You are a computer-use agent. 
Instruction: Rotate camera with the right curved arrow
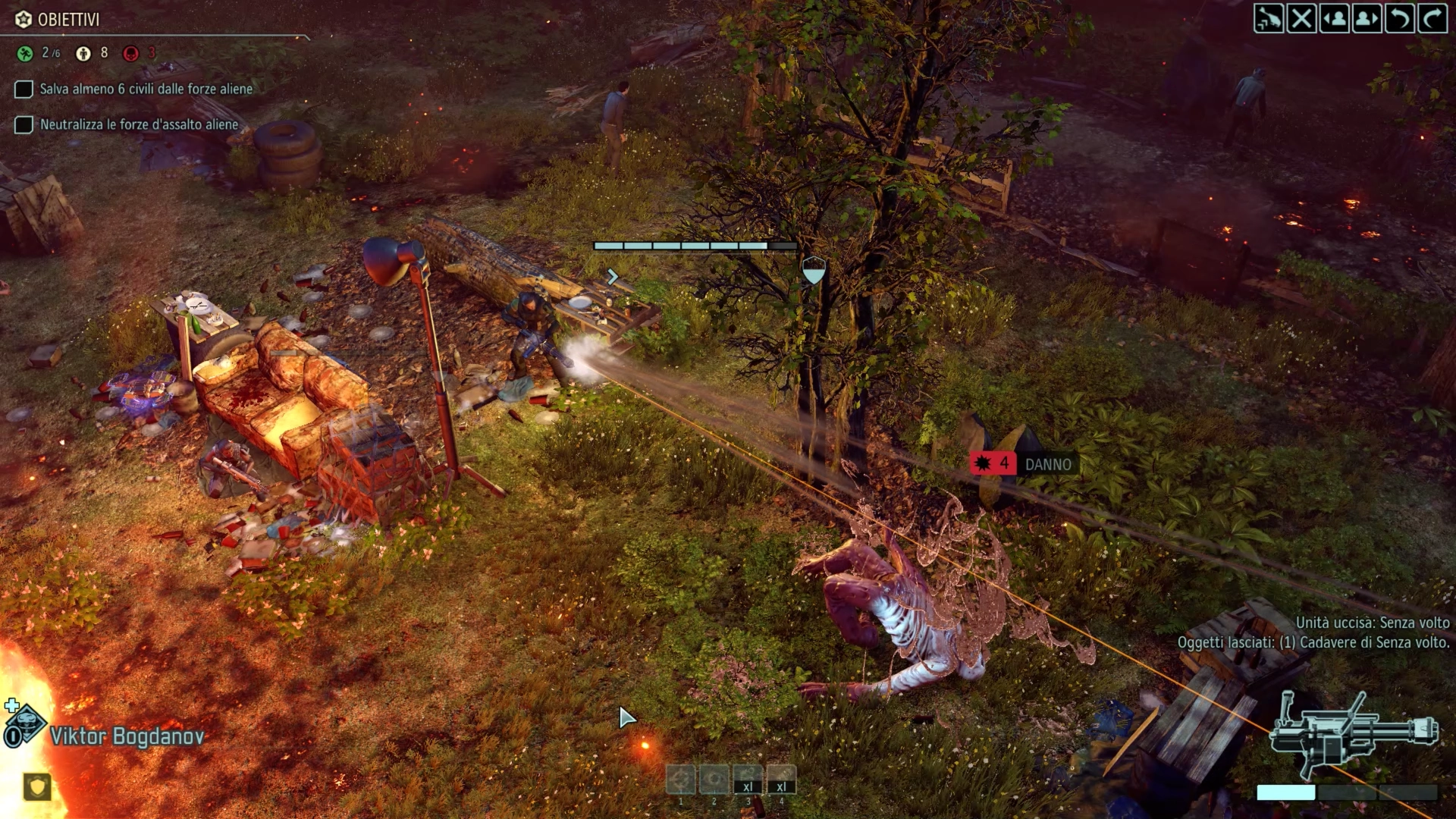coord(1432,18)
